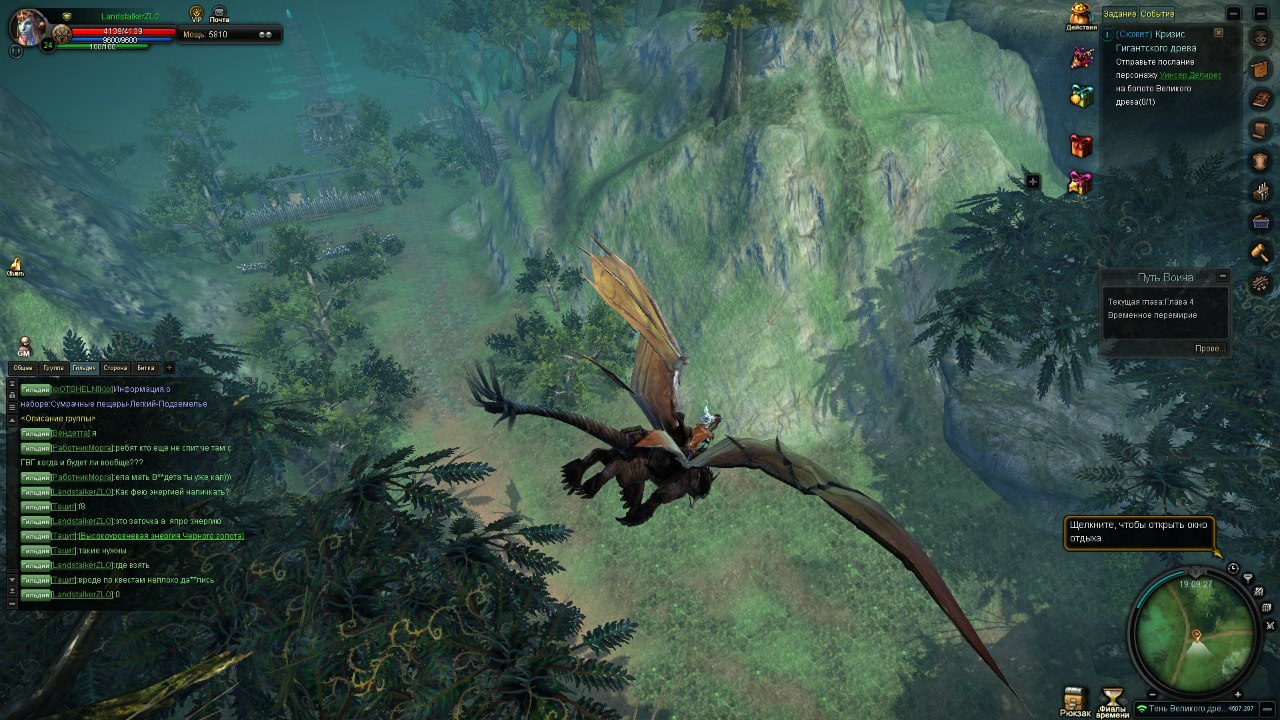Click the clock icon beside the minimap

point(1233,568)
